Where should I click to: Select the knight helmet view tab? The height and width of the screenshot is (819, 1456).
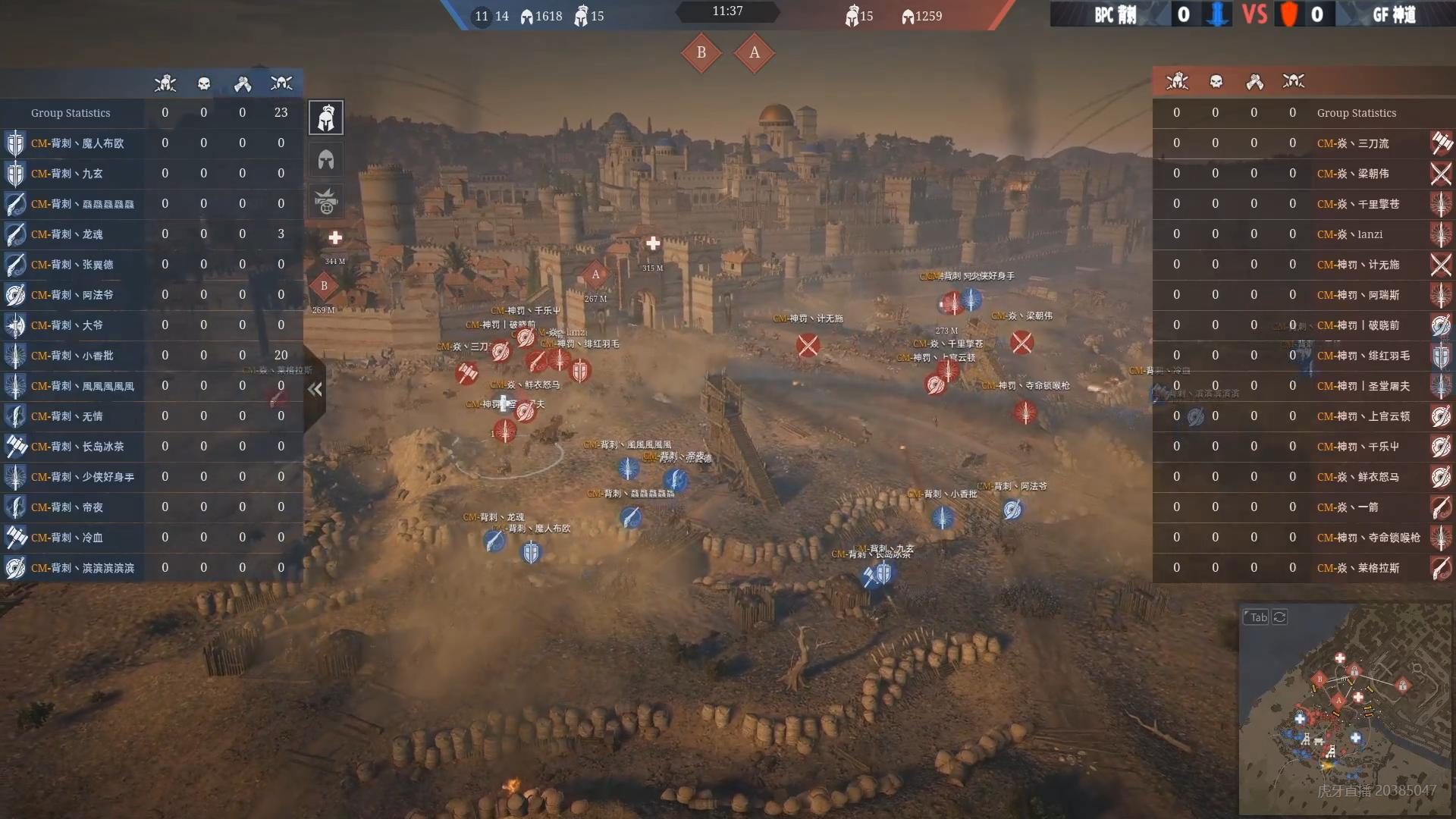(x=326, y=118)
